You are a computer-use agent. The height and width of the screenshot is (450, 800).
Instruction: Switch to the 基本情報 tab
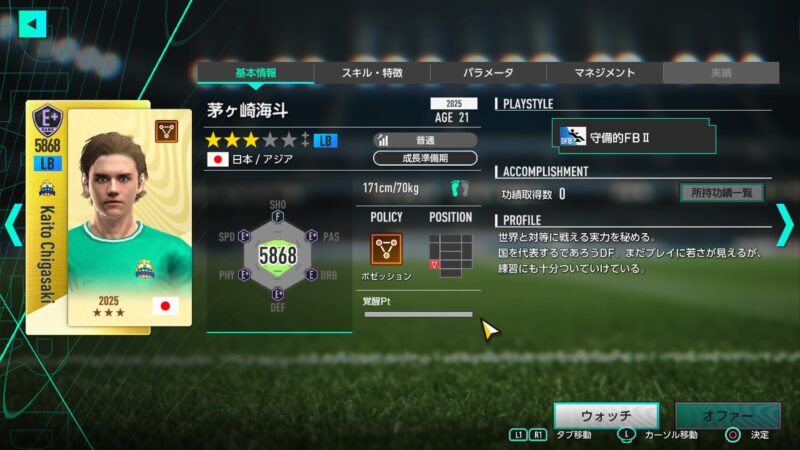click(x=255, y=73)
